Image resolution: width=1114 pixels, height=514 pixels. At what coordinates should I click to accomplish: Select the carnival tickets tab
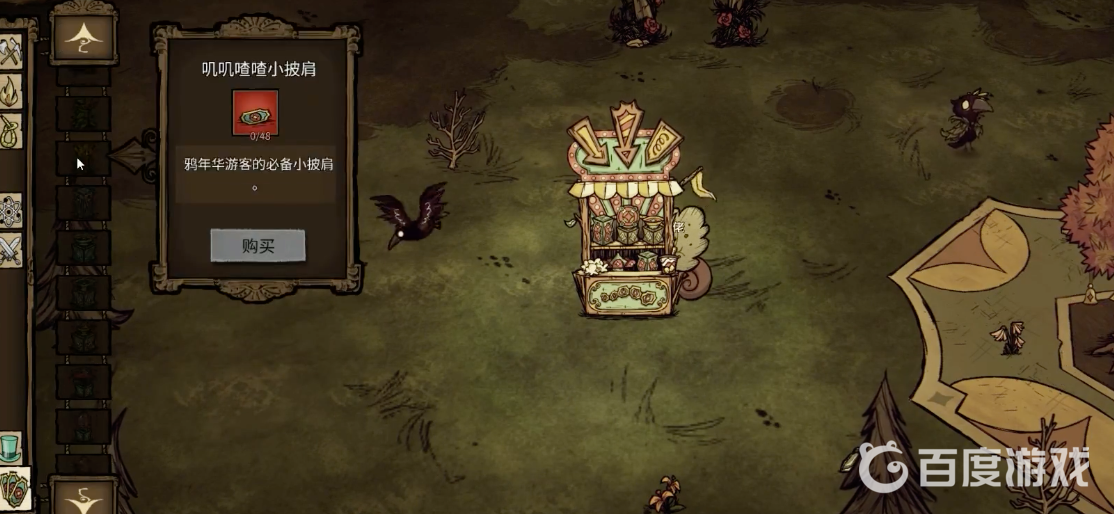pyautogui.click(x=13, y=487)
